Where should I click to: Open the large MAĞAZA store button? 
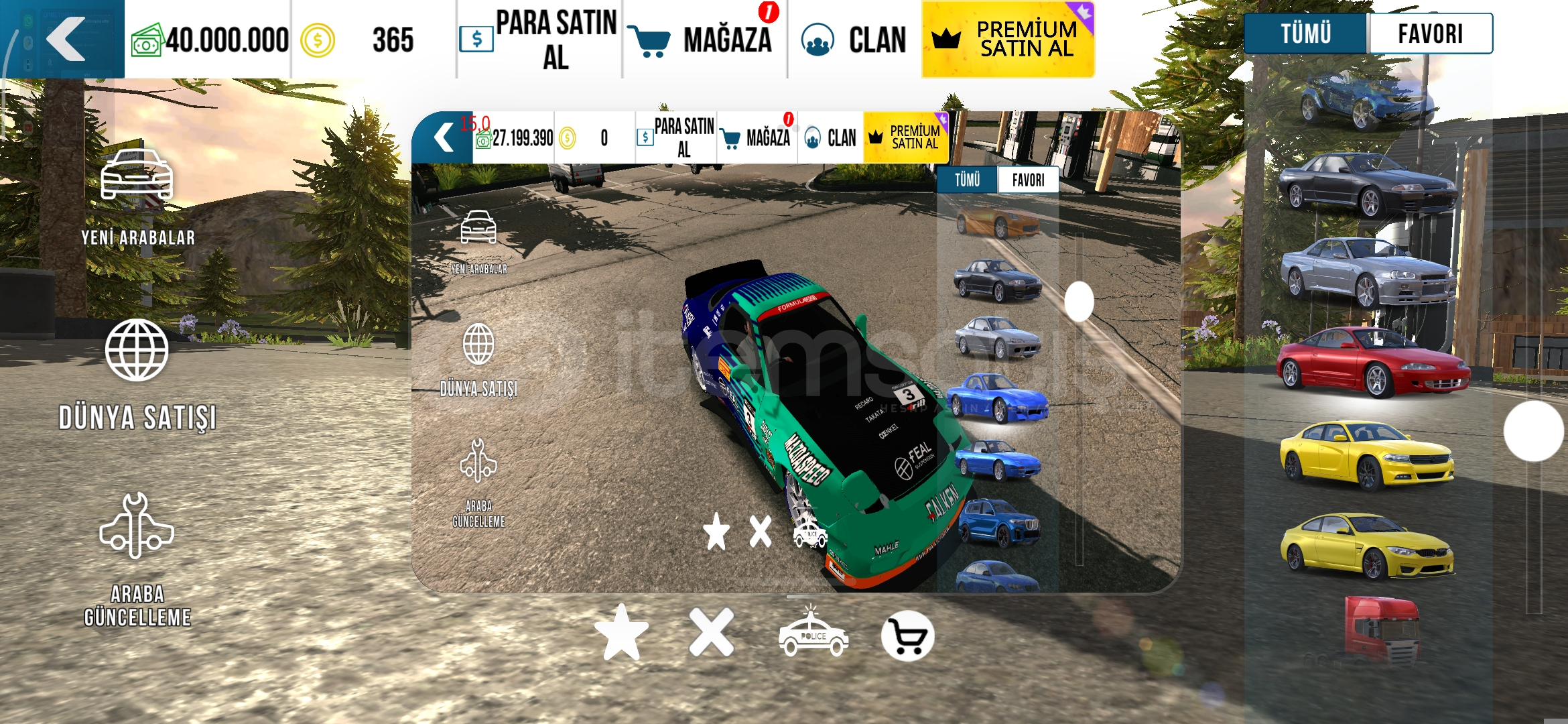tap(705, 39)
